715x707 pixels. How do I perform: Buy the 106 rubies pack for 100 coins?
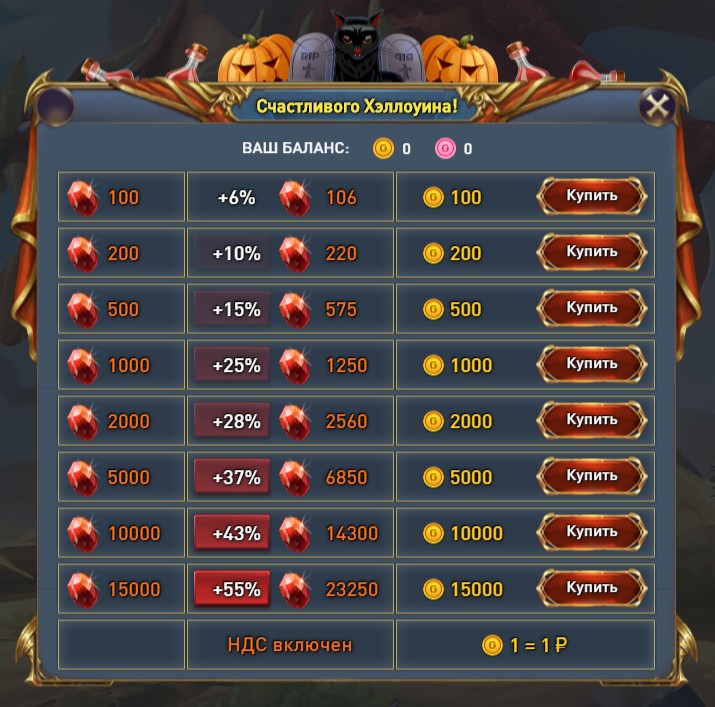coord(592,197)
